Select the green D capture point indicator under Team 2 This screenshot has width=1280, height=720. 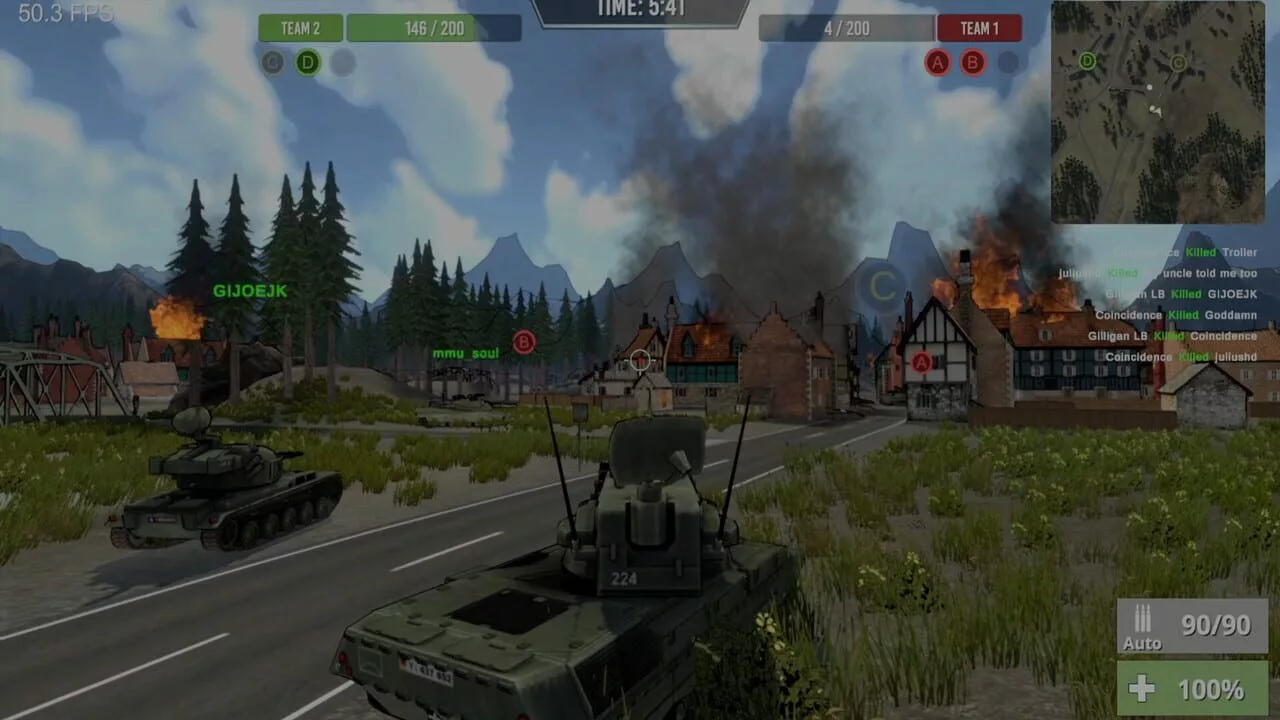[307, 63]
